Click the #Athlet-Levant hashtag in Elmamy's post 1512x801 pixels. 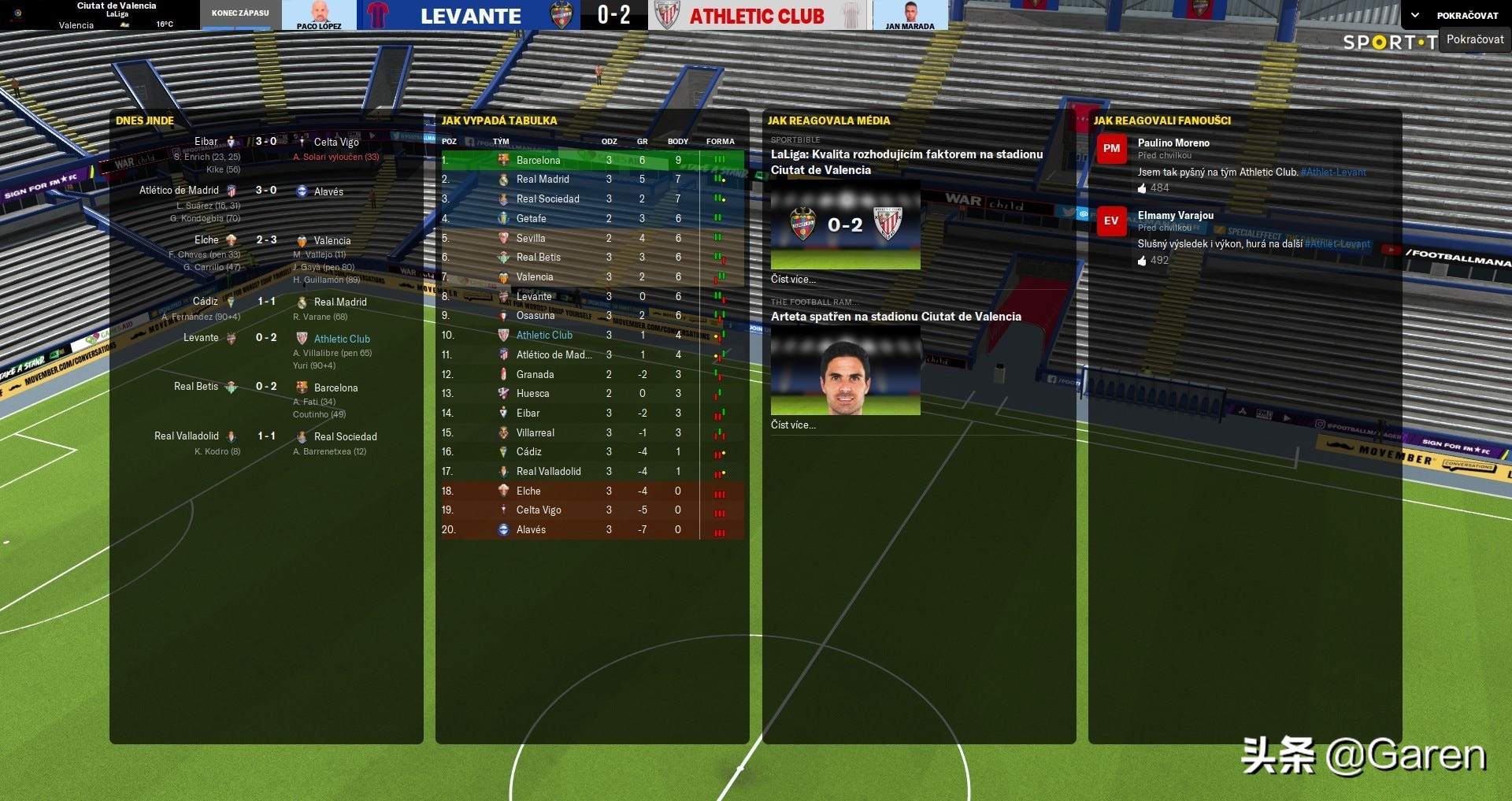1337,244
